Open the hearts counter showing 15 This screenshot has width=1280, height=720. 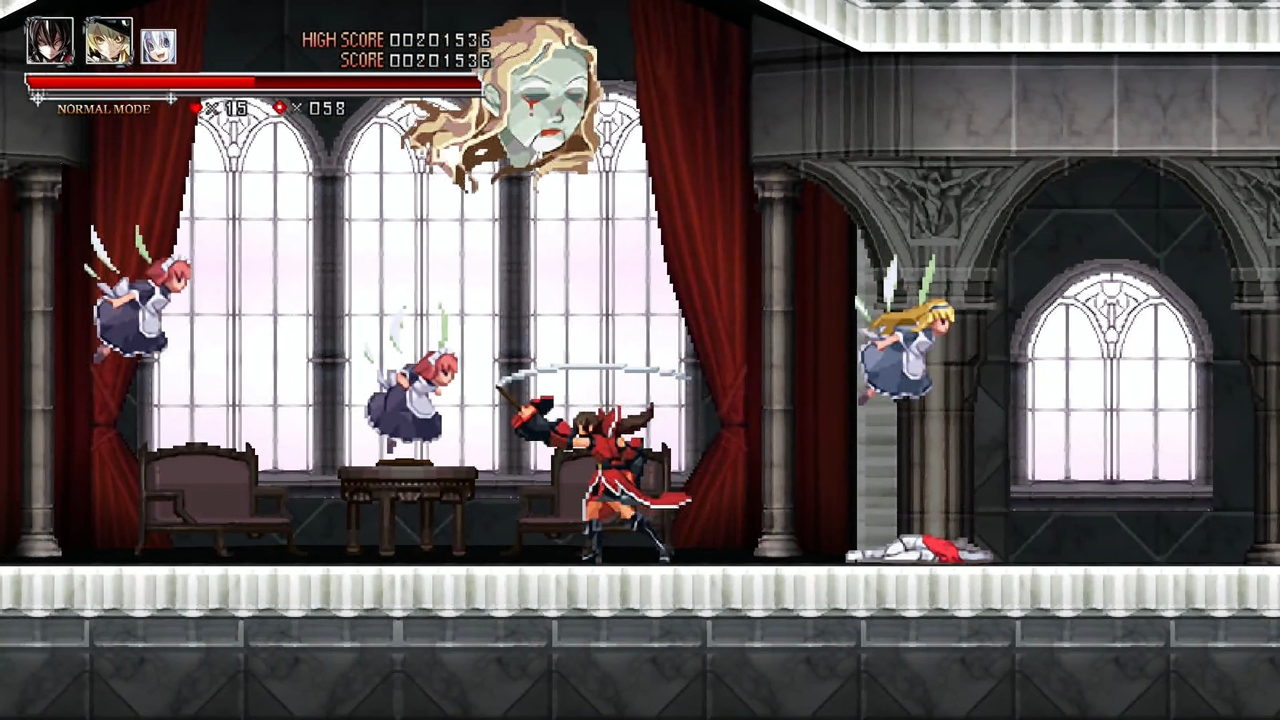(236, 108)
